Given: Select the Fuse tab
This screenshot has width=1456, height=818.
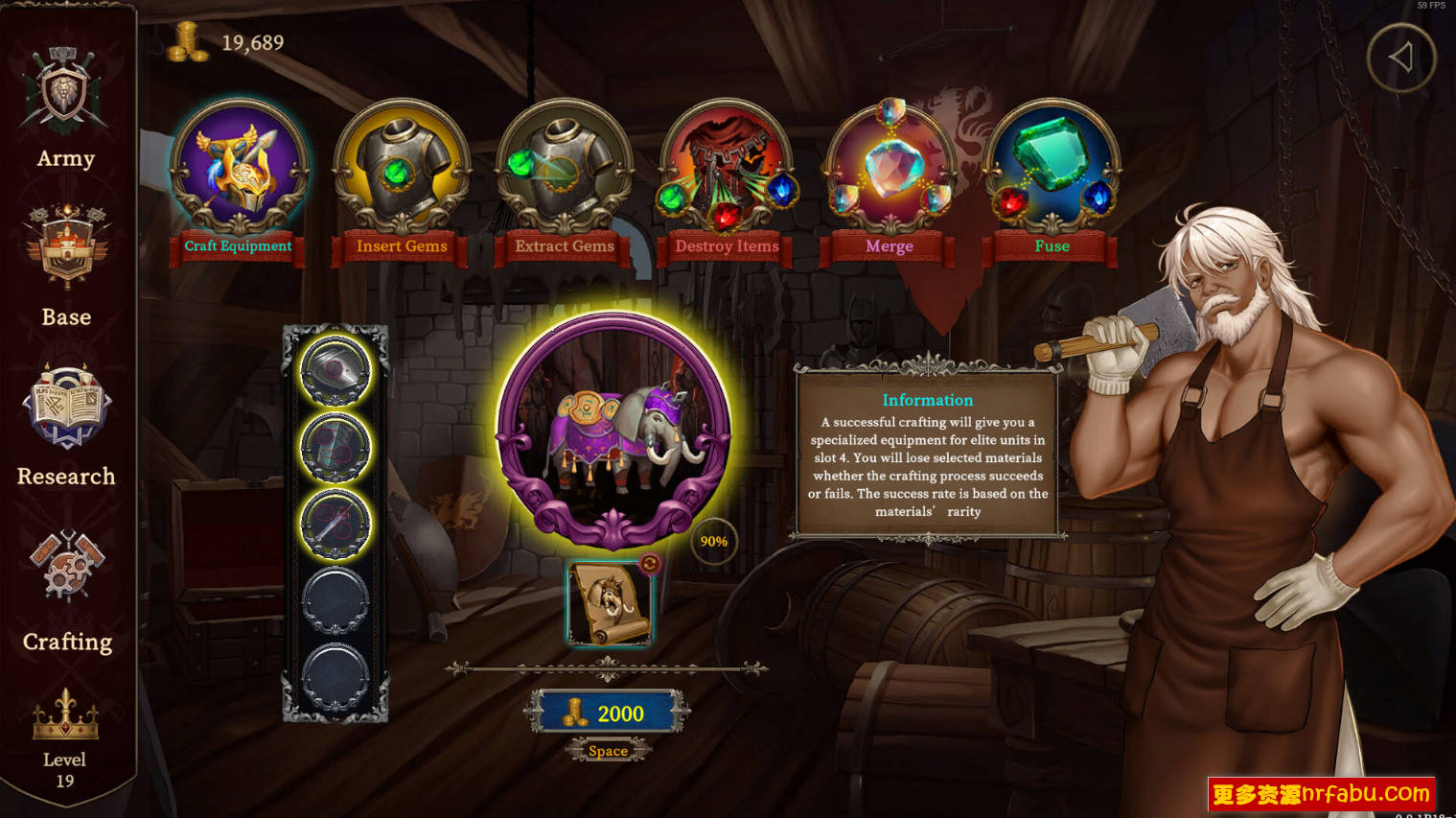Looking at the screenshot, I should (x=1052, y=171).
